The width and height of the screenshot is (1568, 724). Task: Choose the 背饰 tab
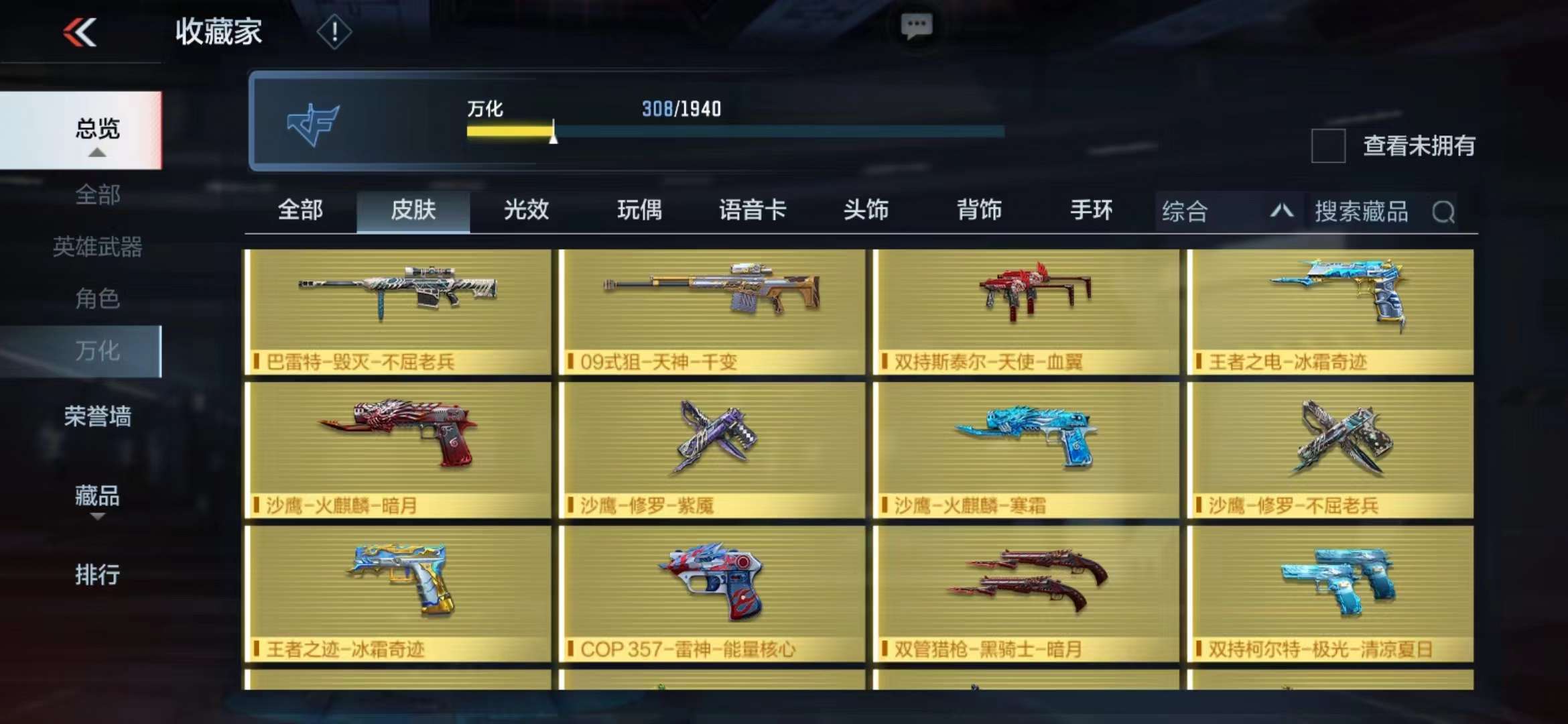click(979, 210)
